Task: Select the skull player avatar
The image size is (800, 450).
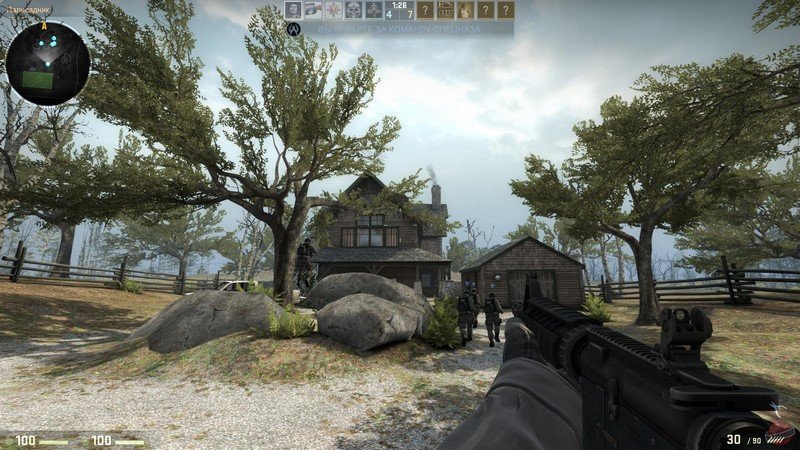Action: coord(353,10)
